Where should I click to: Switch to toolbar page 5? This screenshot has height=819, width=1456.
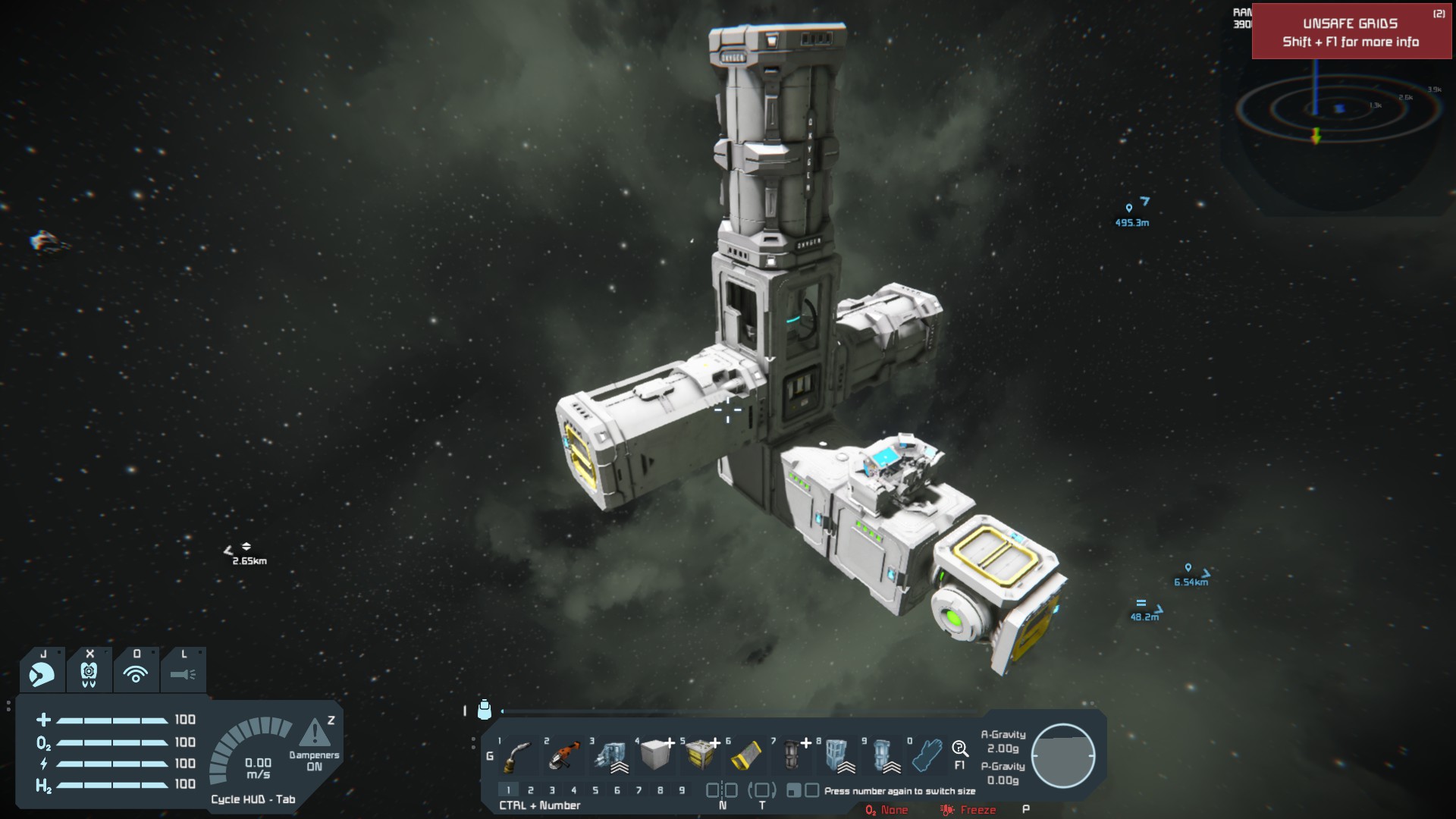595,790
